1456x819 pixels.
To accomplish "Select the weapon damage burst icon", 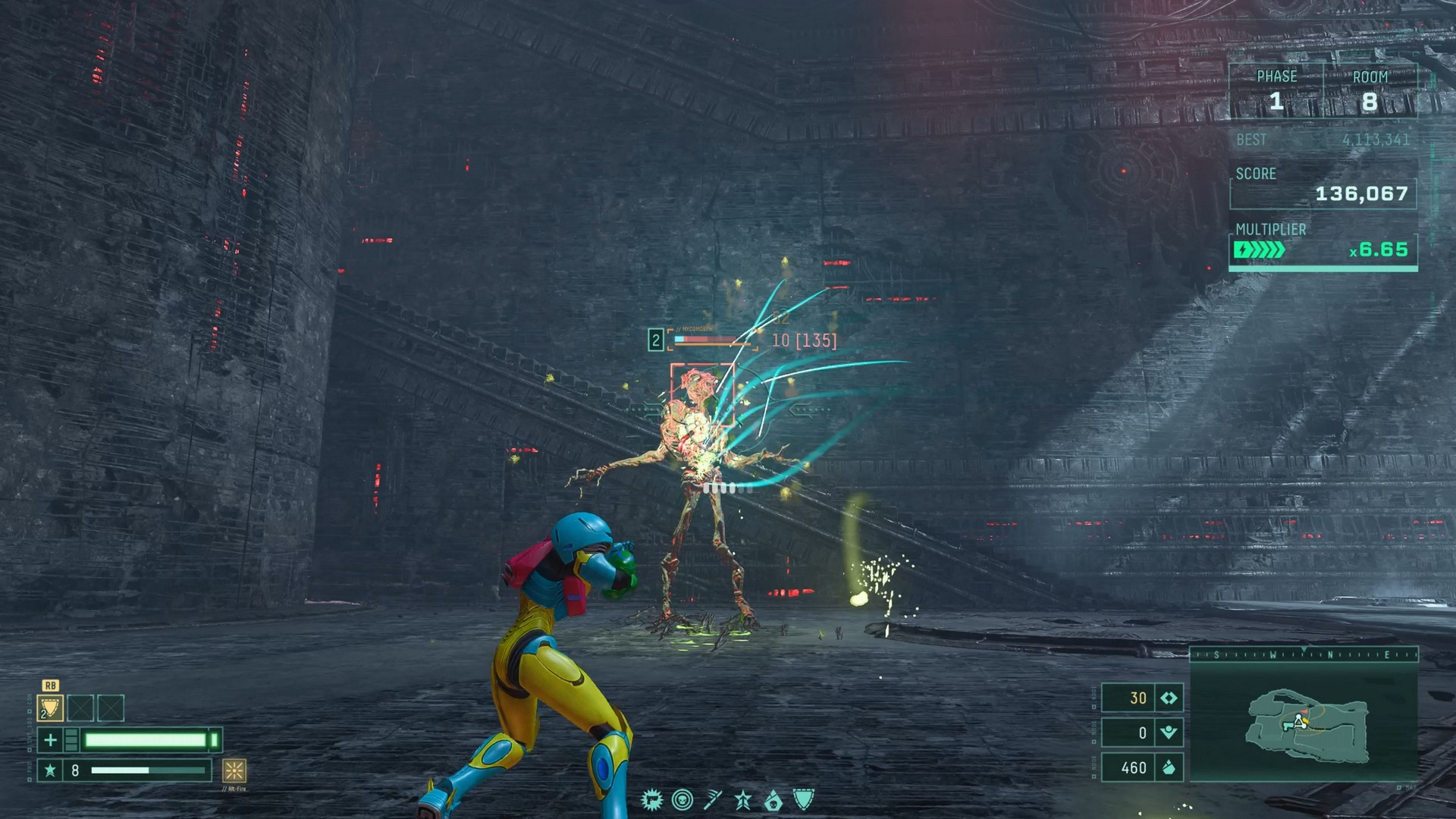I will [x=652, y=800].
